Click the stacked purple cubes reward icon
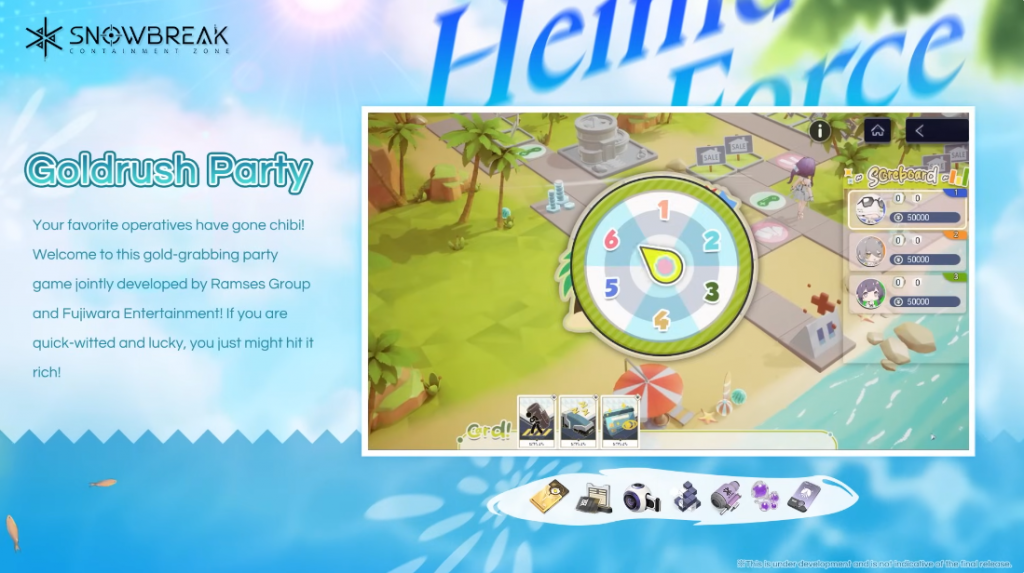The image size is (1024, 573). click(x=684, y=496)
